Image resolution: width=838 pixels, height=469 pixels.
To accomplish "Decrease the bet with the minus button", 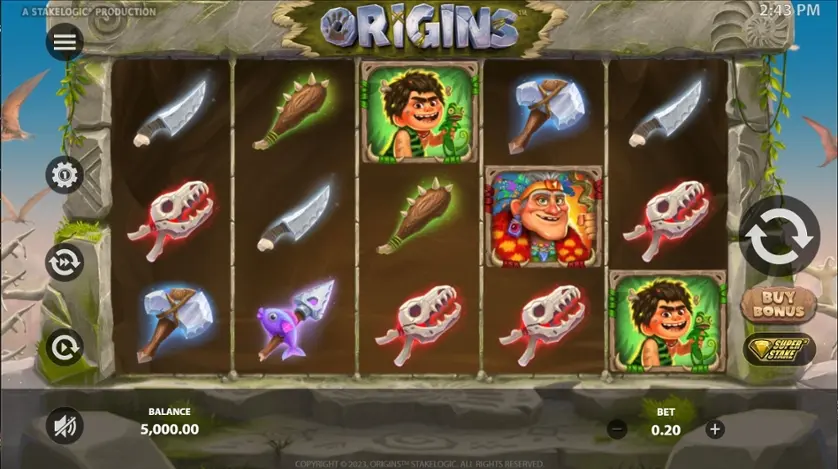I will tap(618, 429).
